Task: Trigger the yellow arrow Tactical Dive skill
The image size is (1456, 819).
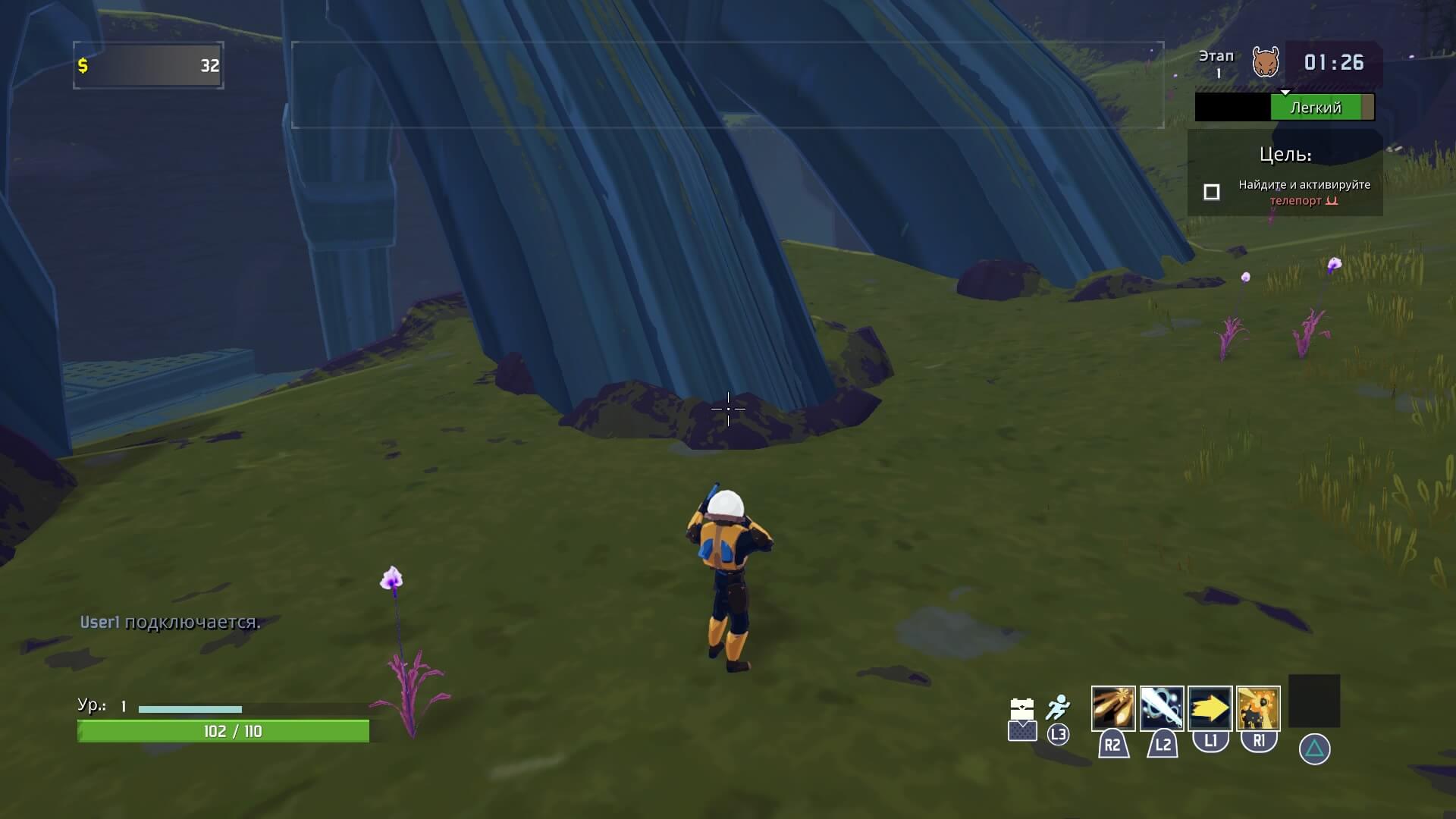Action: pos(1210,708)
